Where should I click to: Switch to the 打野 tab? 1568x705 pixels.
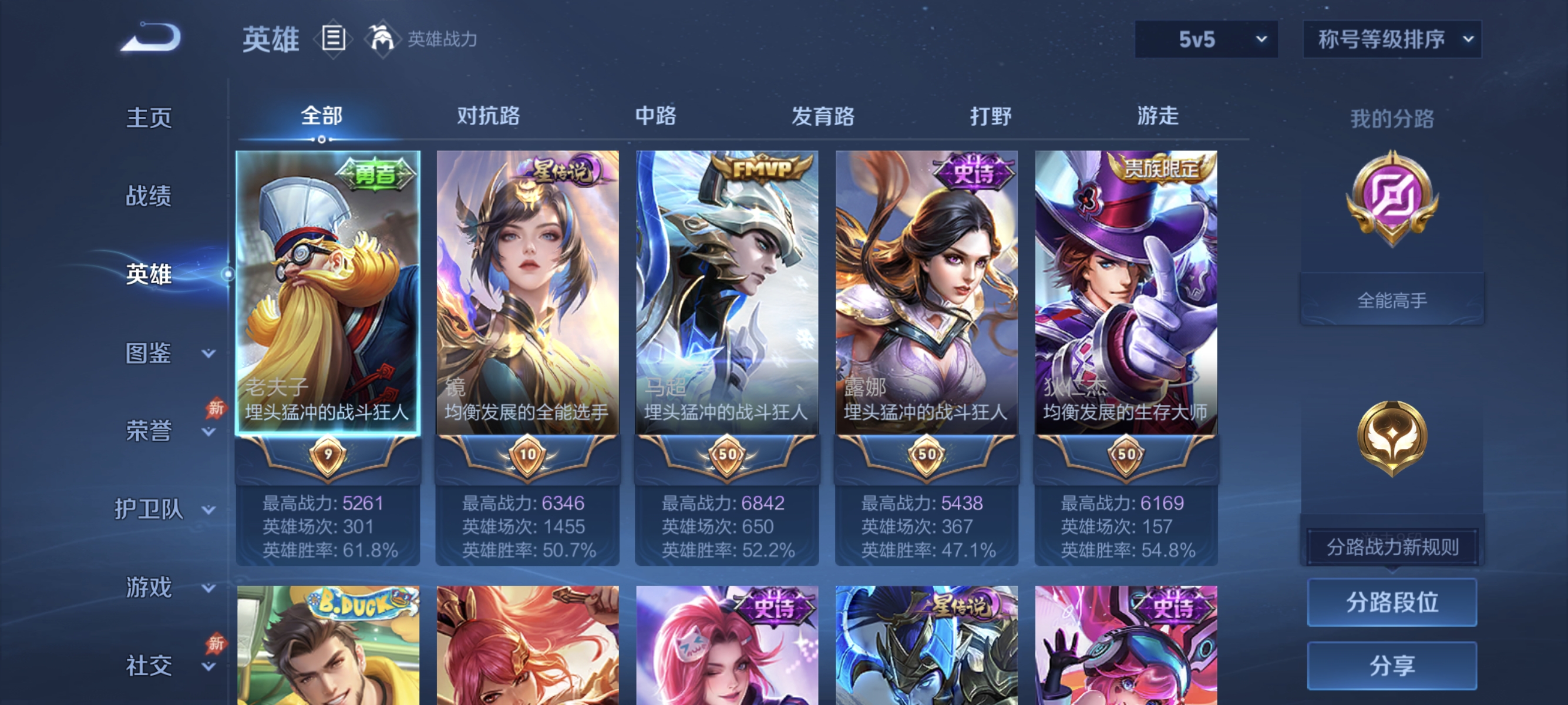coord(990,117)
